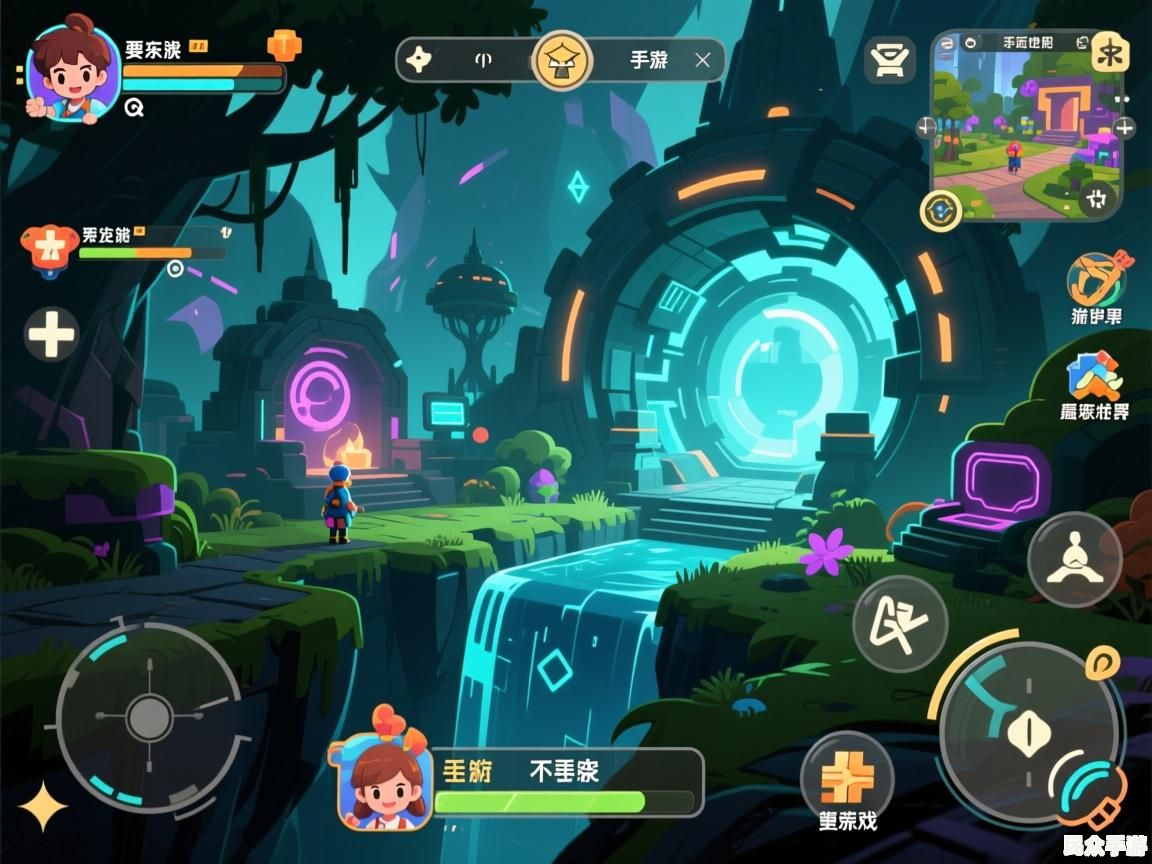Open the orange ring event icon
The image size is (1152, 864).
coord(1095,279)
